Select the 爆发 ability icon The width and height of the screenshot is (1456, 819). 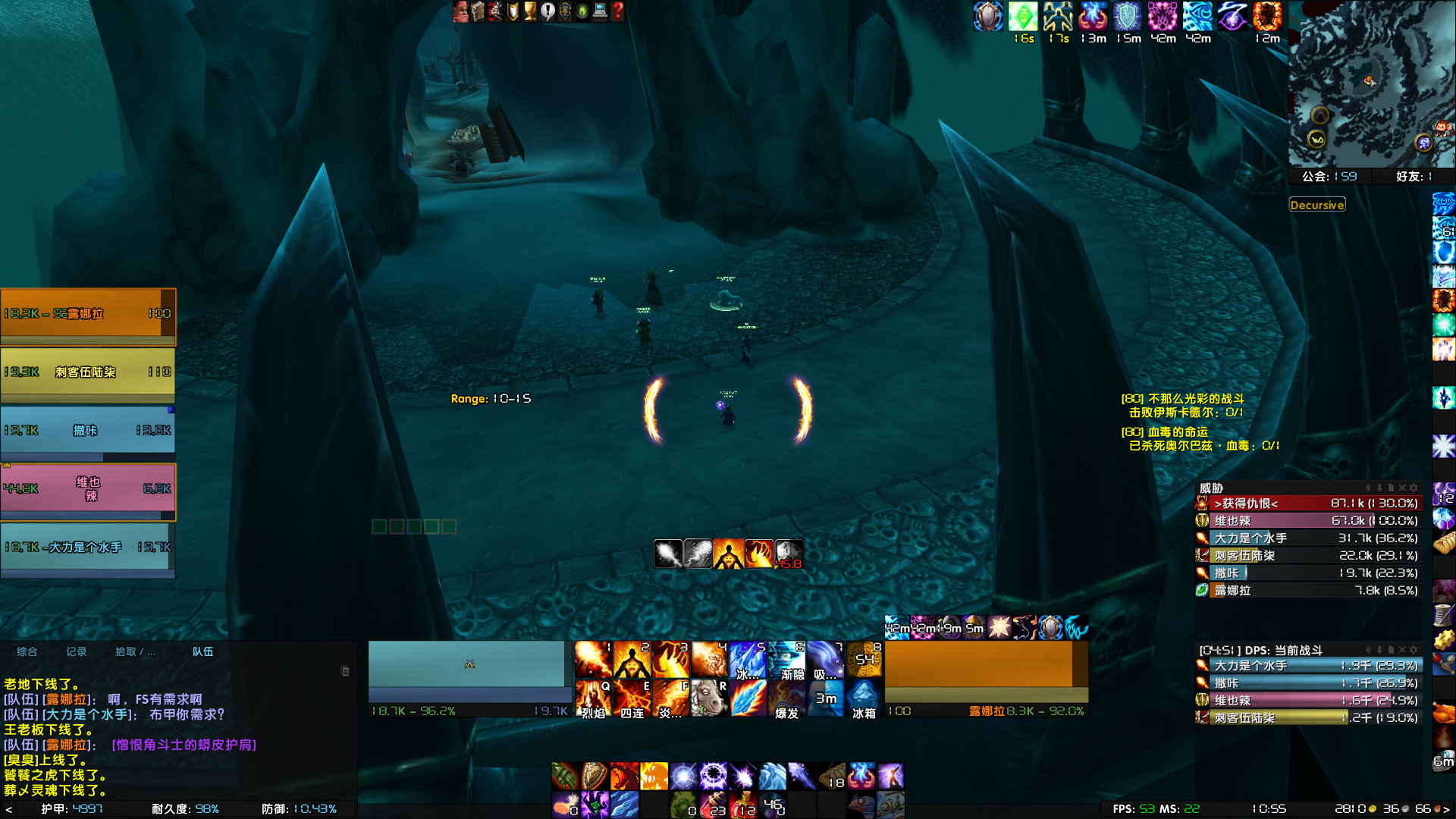point(786,698)
